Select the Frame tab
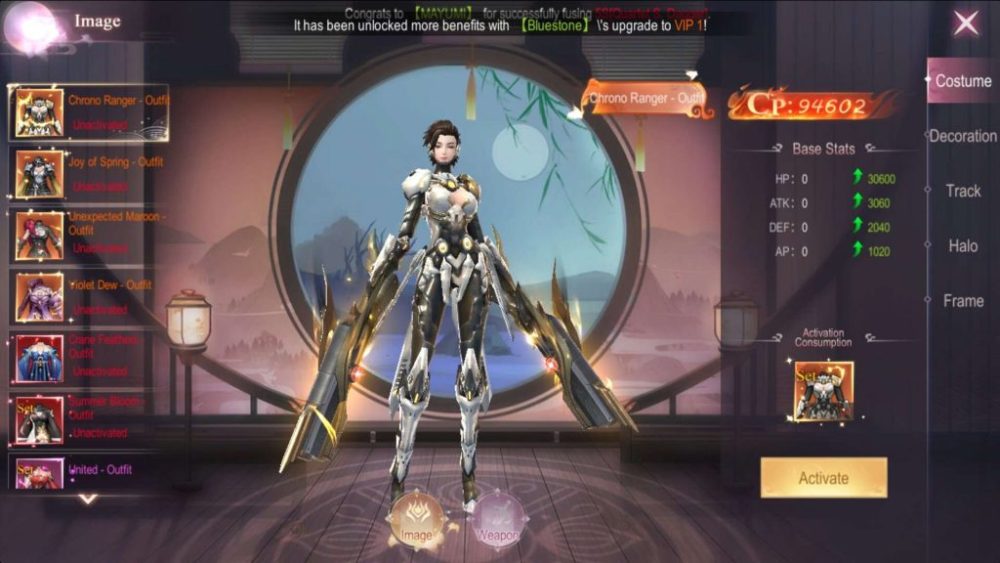1000x563 pixels. click(x=963, y=301)
